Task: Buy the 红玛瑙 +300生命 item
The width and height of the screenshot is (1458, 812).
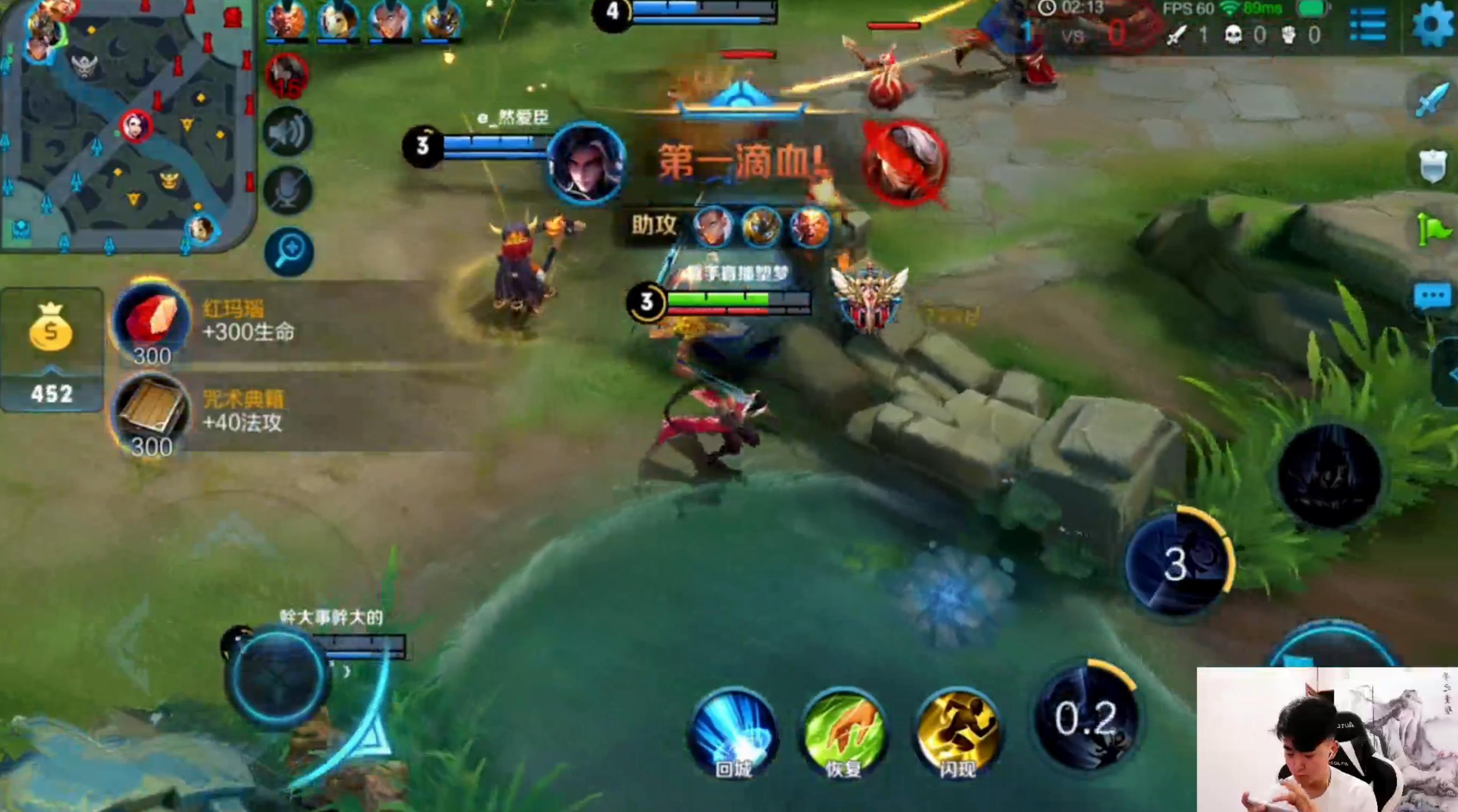Action: (152, 321)
